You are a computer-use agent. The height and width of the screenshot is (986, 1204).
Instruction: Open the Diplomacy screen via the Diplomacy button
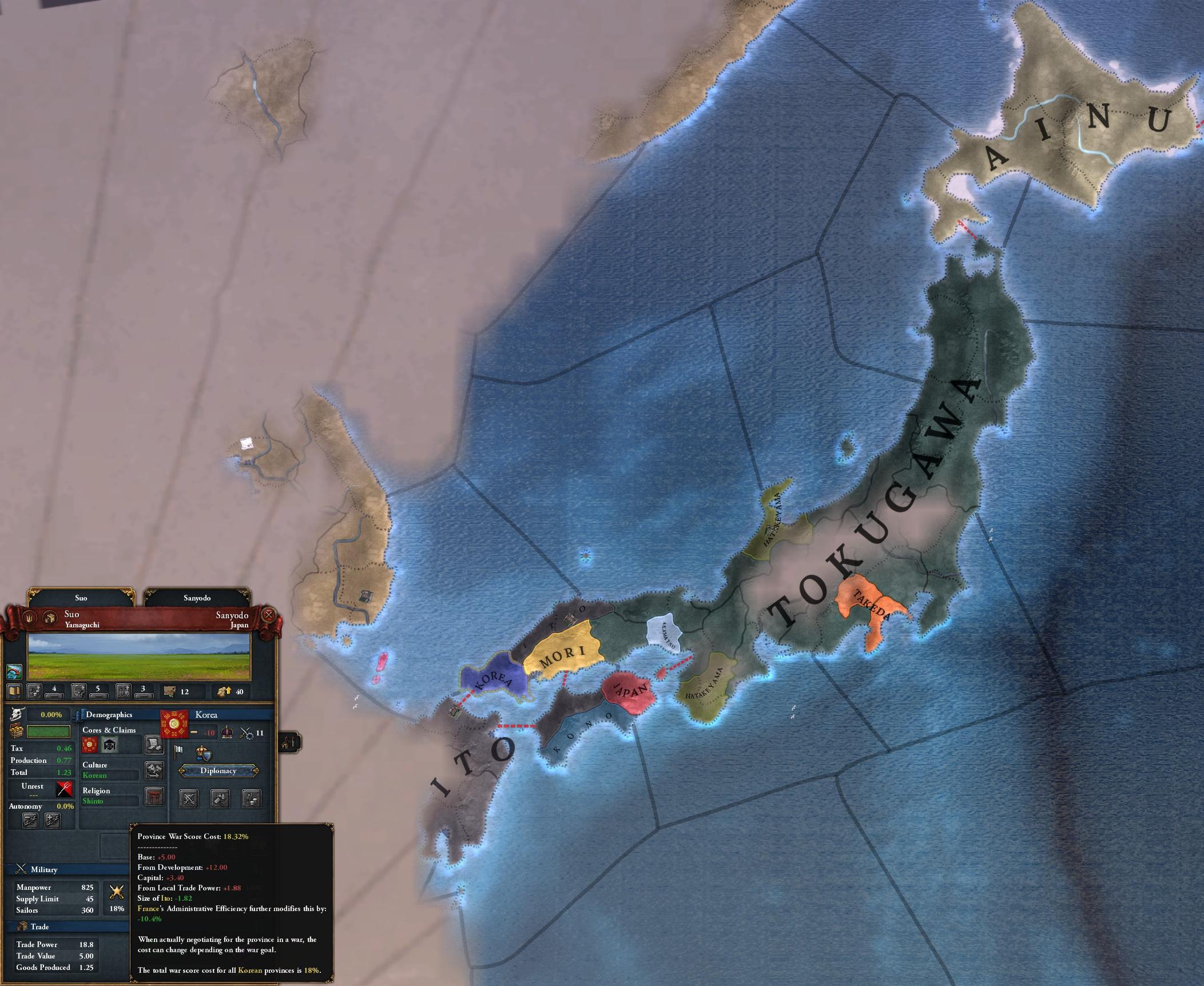(219, 770)
